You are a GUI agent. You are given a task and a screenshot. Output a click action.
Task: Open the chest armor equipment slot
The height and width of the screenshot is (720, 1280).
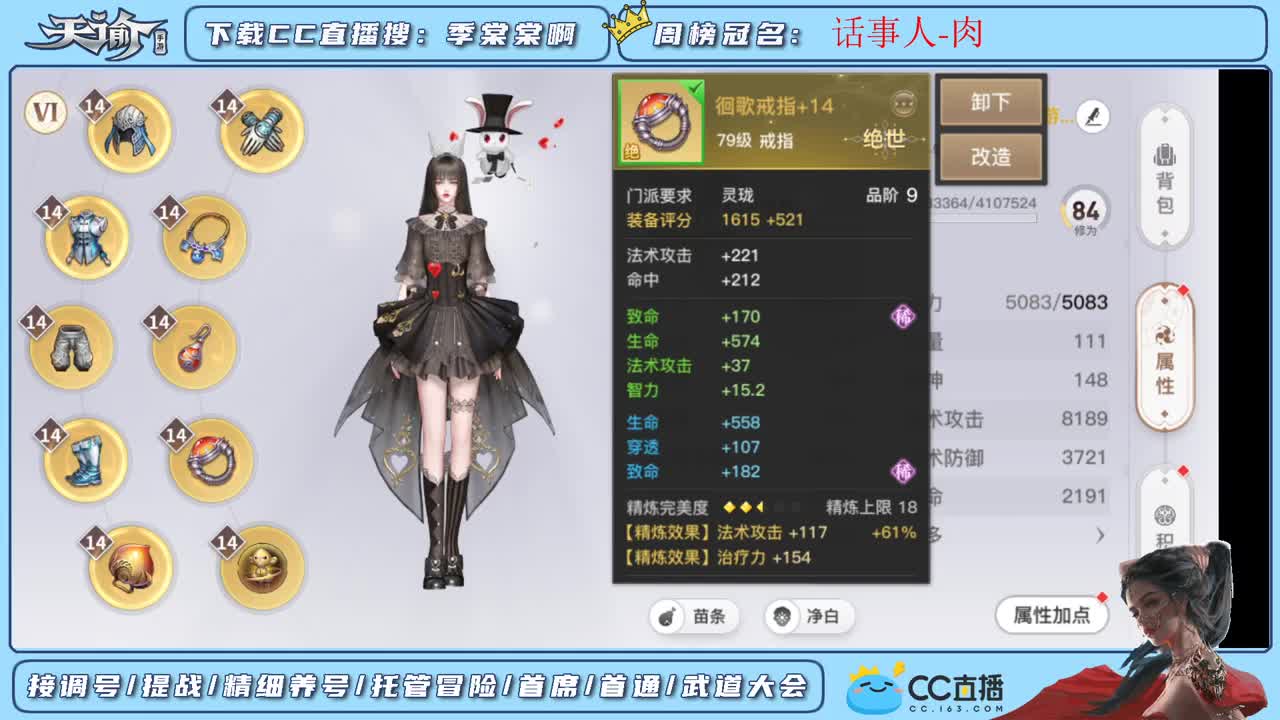85,237
